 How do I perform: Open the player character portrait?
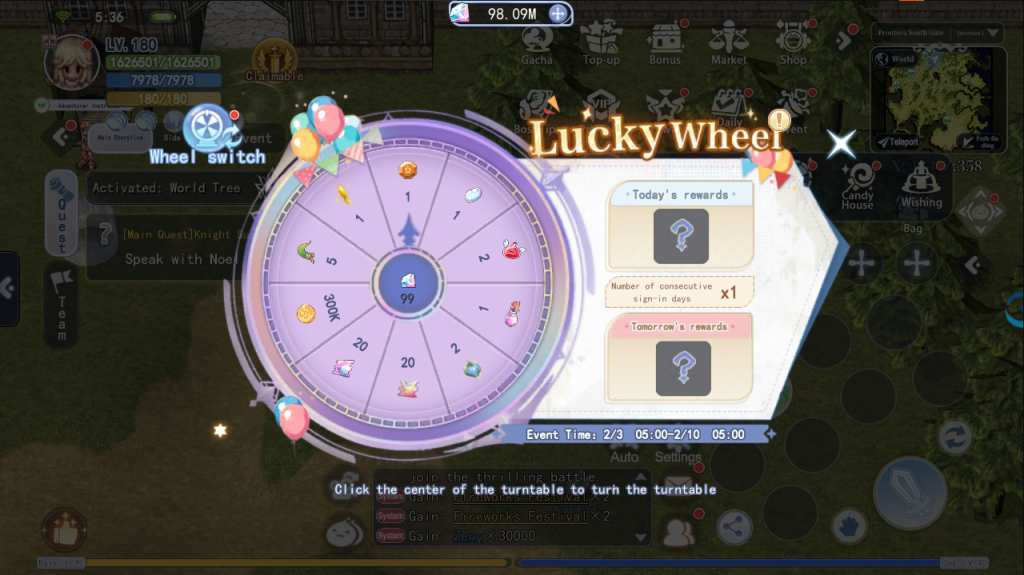[x=71, y=61]
